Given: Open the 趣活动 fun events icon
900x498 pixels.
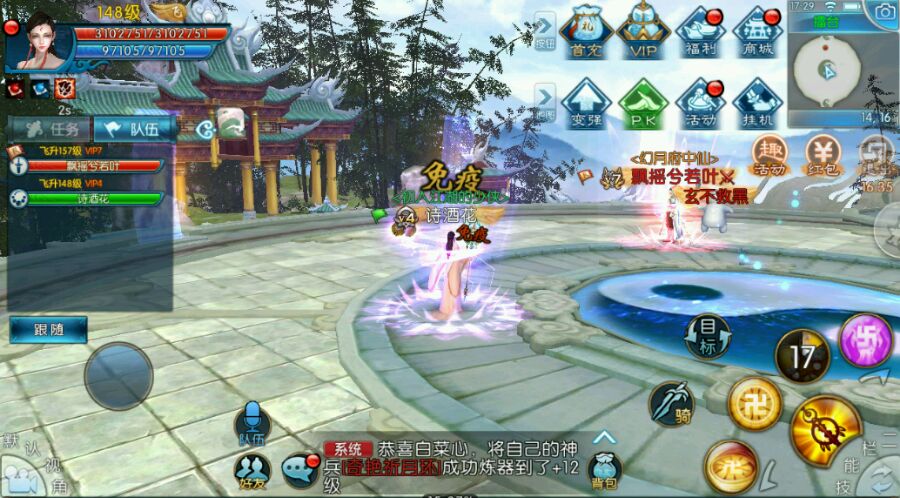Looking at the screenshot, I should point(768,155).
